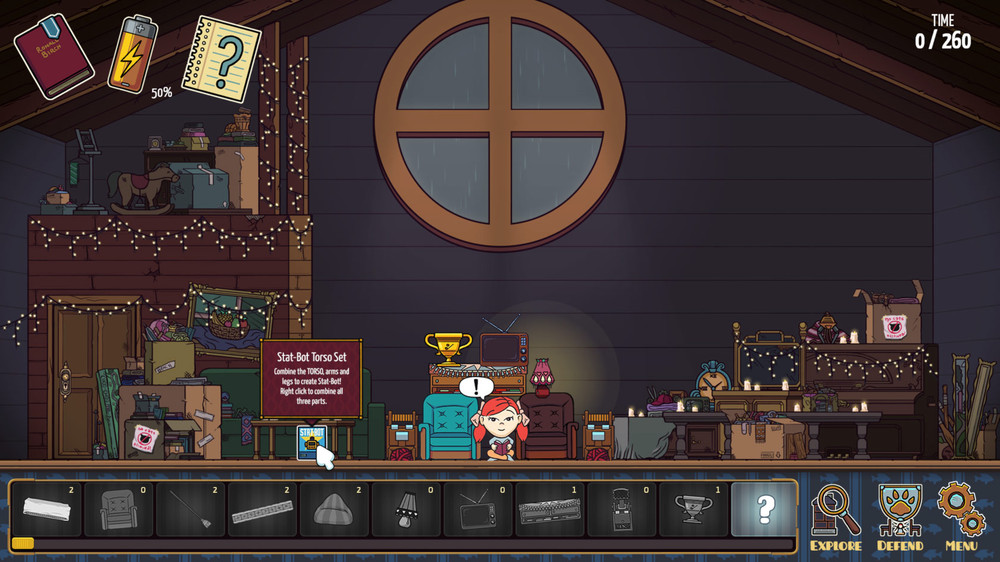Screen dimensions: 1000x562
Task: Select the lamp inventory slot
Action: click(x=407, y=509)
